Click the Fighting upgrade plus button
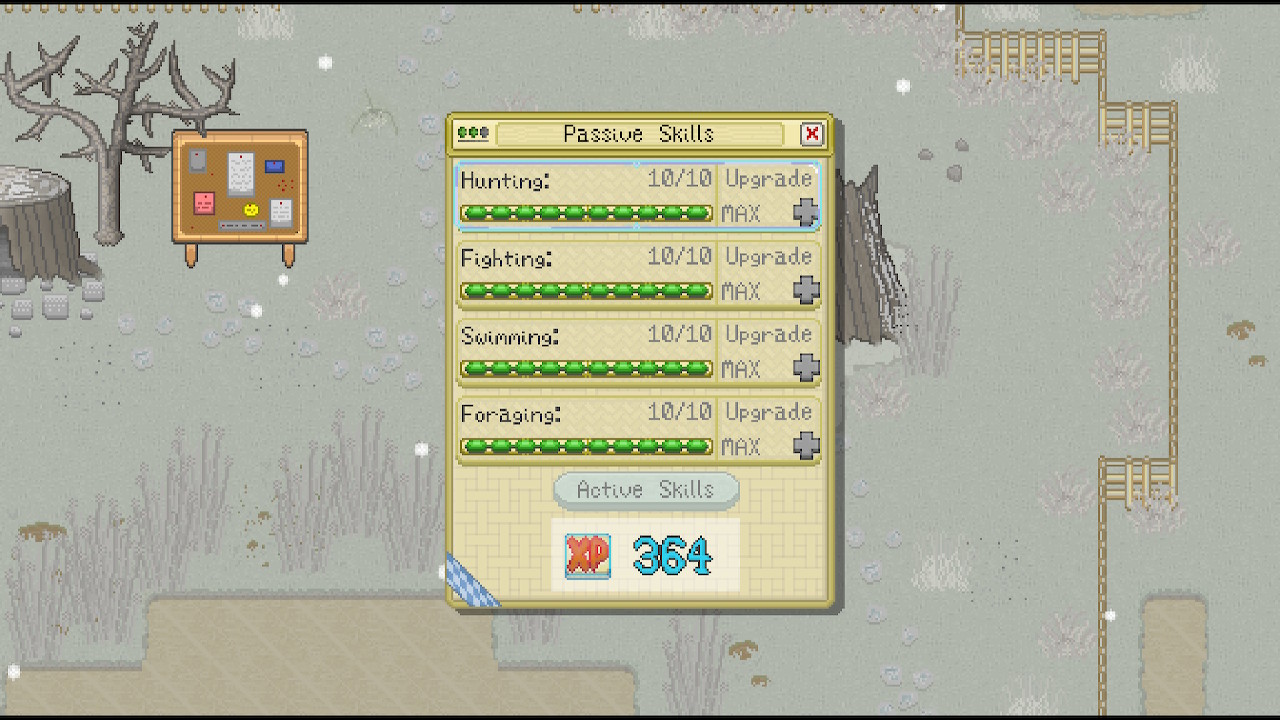 pos(806,290)
